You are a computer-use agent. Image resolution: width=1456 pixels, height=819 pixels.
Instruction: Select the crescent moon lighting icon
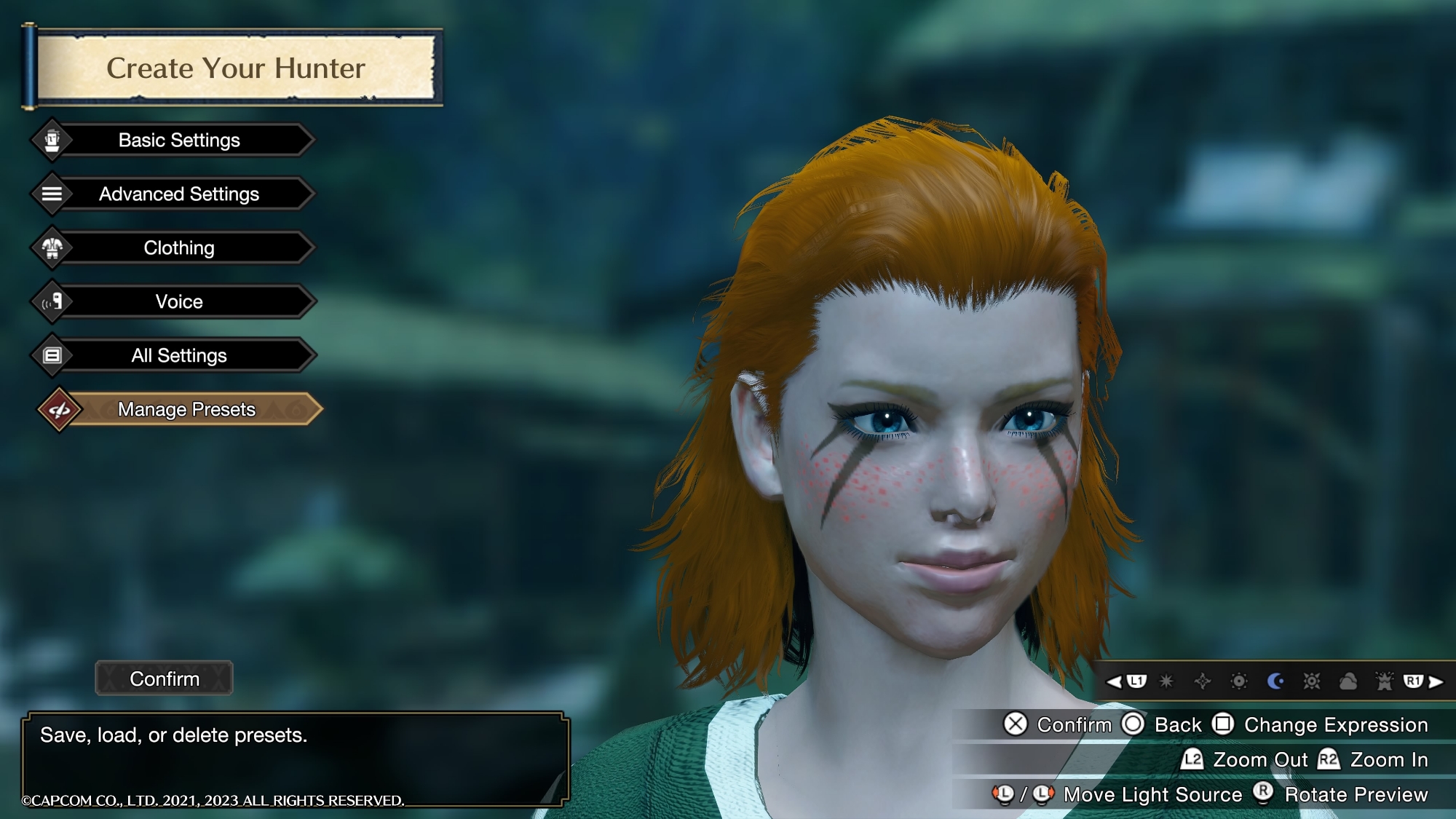pyautogui.click(x=1275, y=681)
